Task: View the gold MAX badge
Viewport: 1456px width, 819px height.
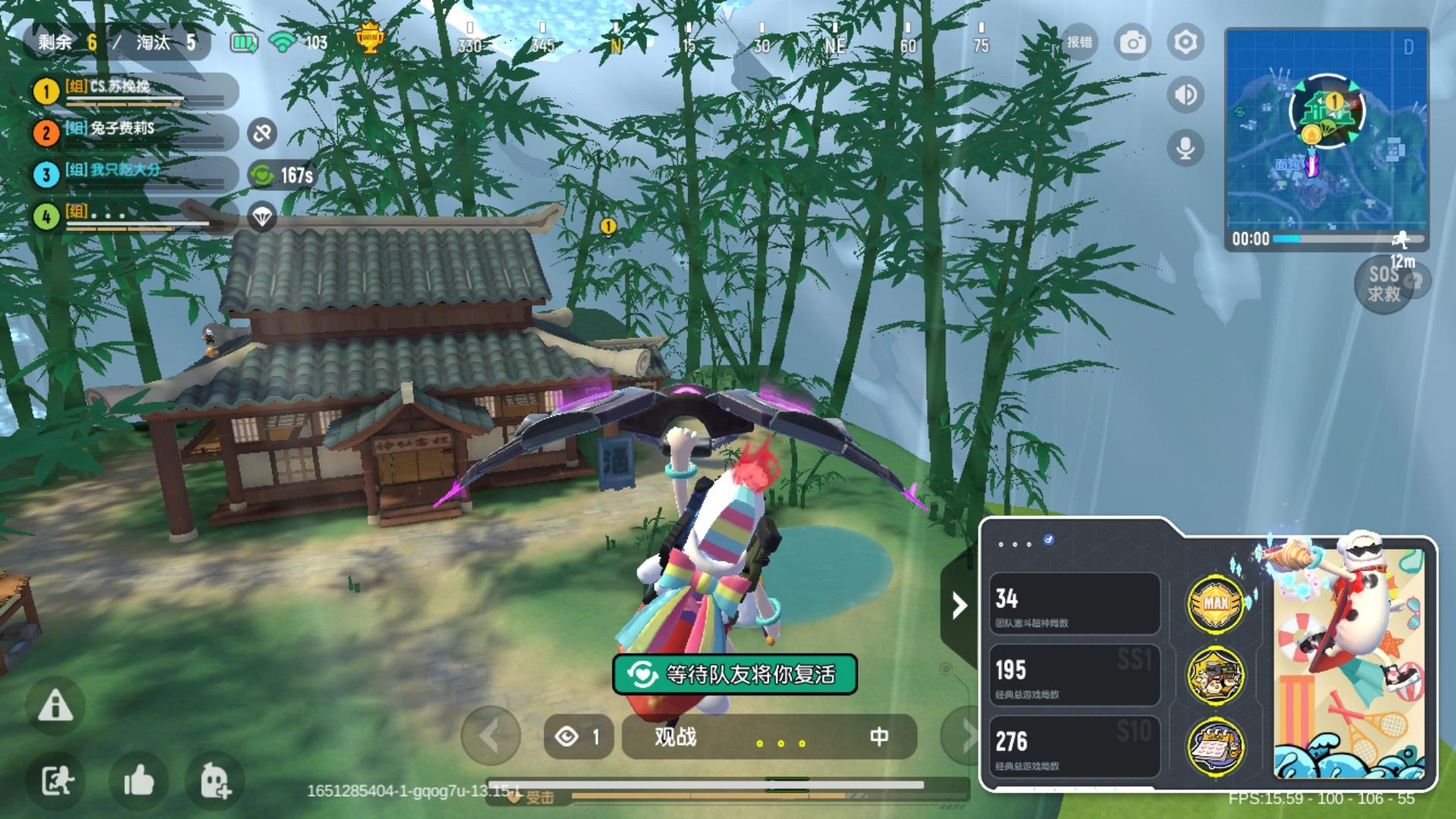Action: [1215, 604]
